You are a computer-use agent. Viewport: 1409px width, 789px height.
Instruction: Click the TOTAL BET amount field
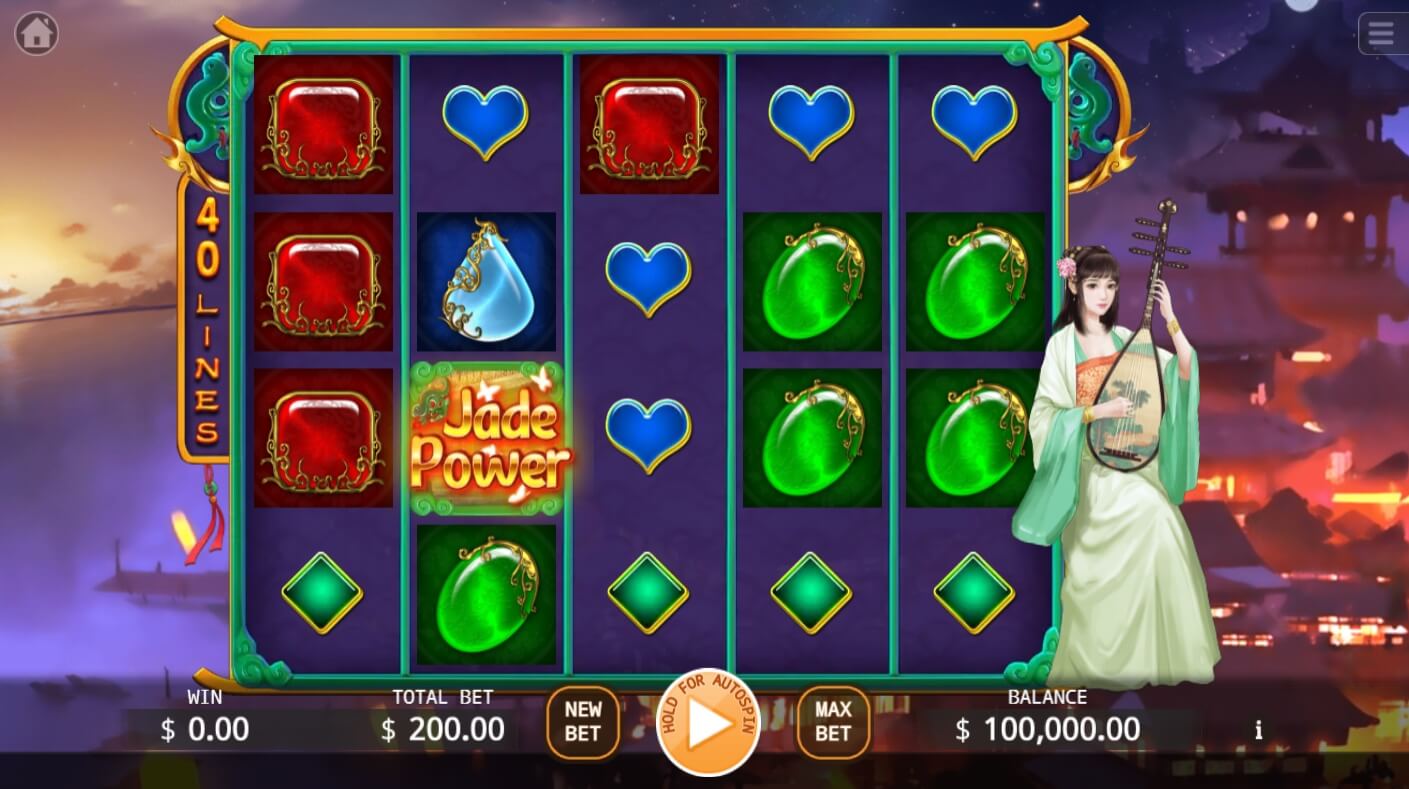pyautogui.click(x=442, y=730)
